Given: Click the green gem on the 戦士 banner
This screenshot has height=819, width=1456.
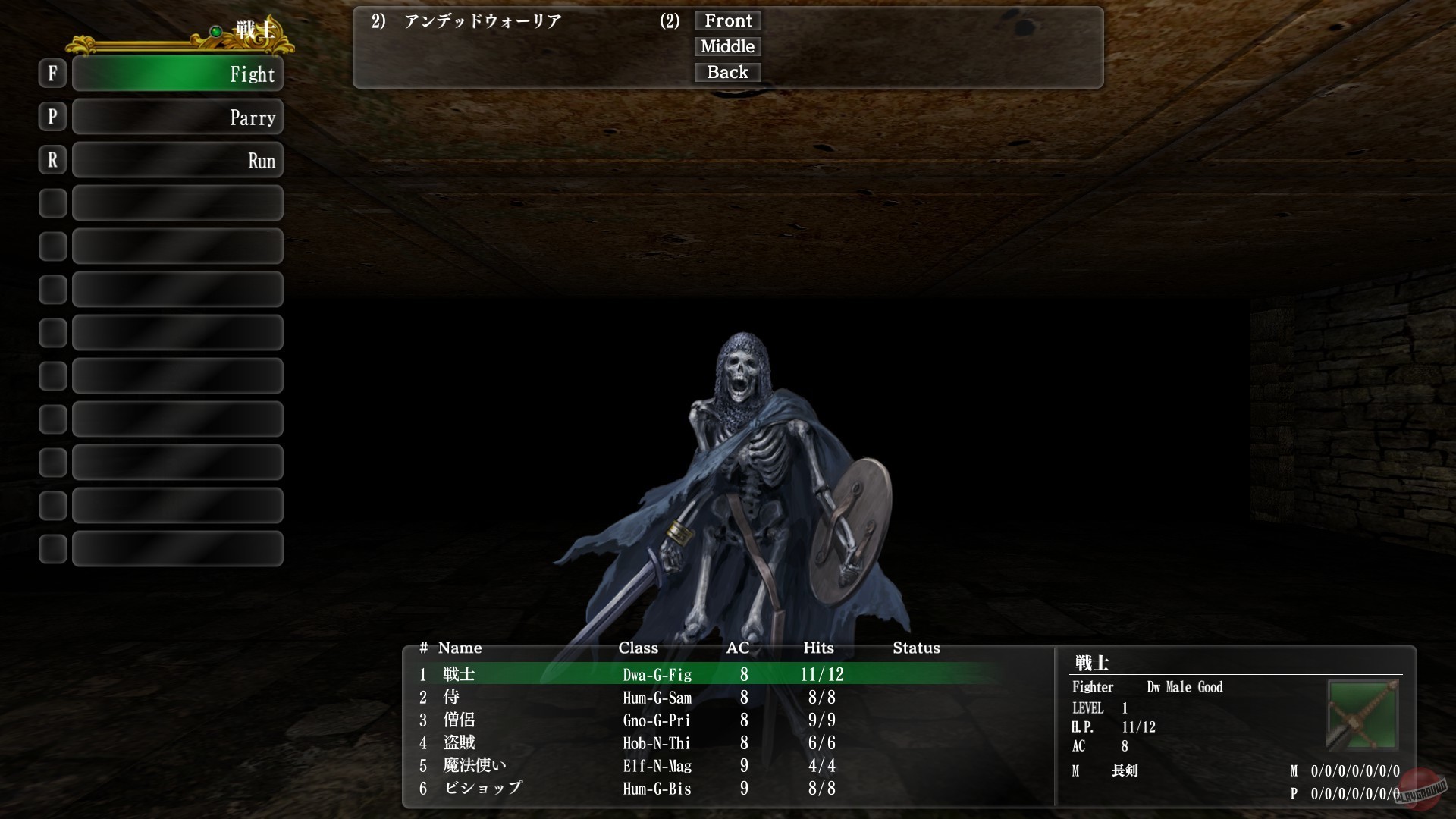Looking at the screenshot, I should coord(215,31).
